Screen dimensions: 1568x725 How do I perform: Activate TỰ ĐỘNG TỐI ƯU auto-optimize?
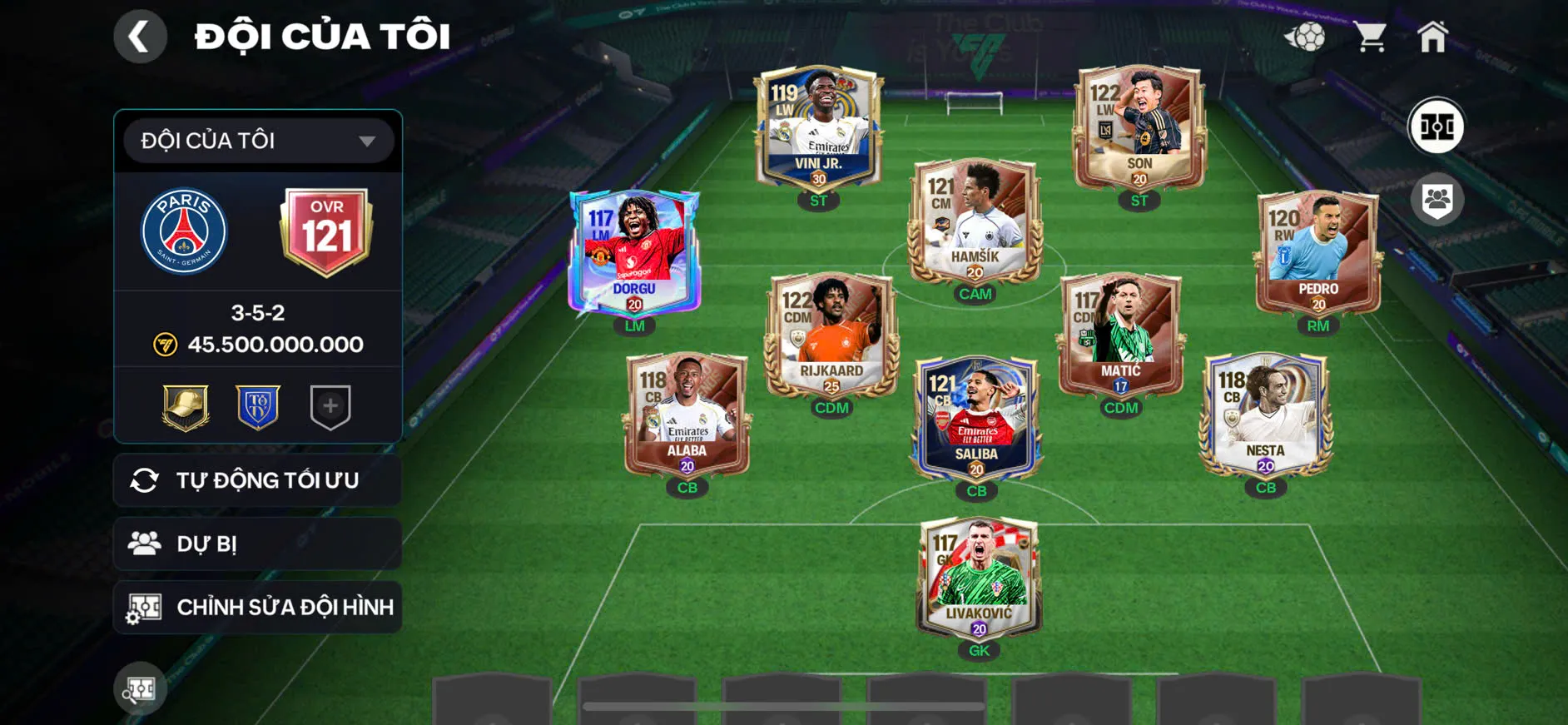click(258, 480)
